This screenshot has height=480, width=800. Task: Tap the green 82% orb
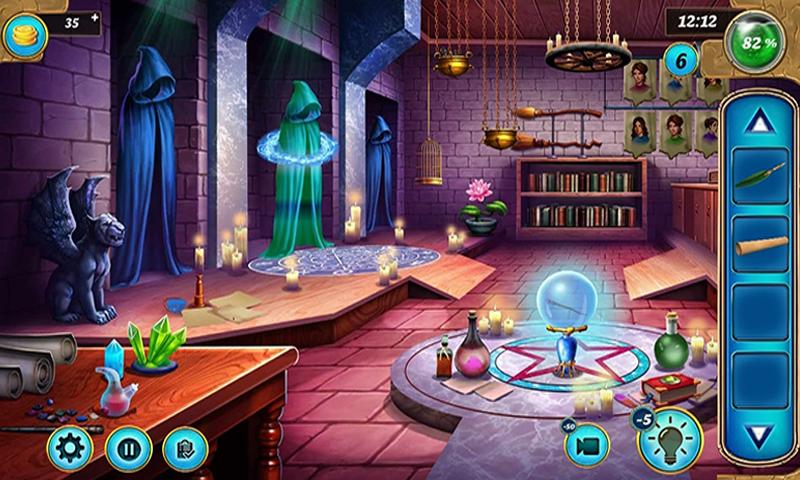(x=754, y=42)
